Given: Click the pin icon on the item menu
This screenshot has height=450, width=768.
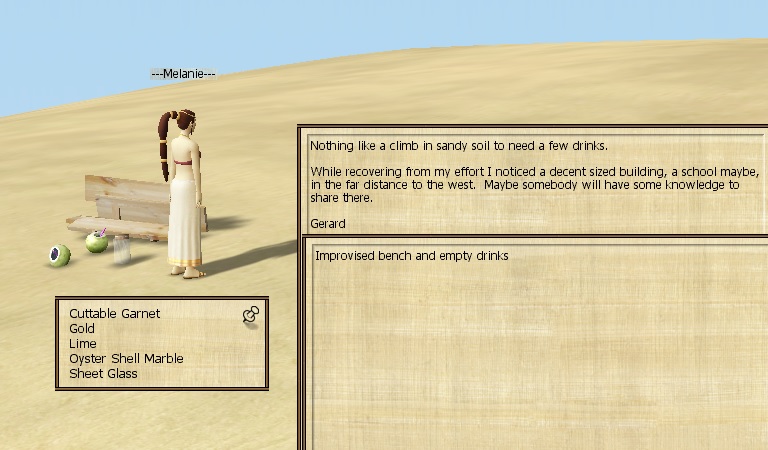Looking at the screenshot, I should (251, 315).
